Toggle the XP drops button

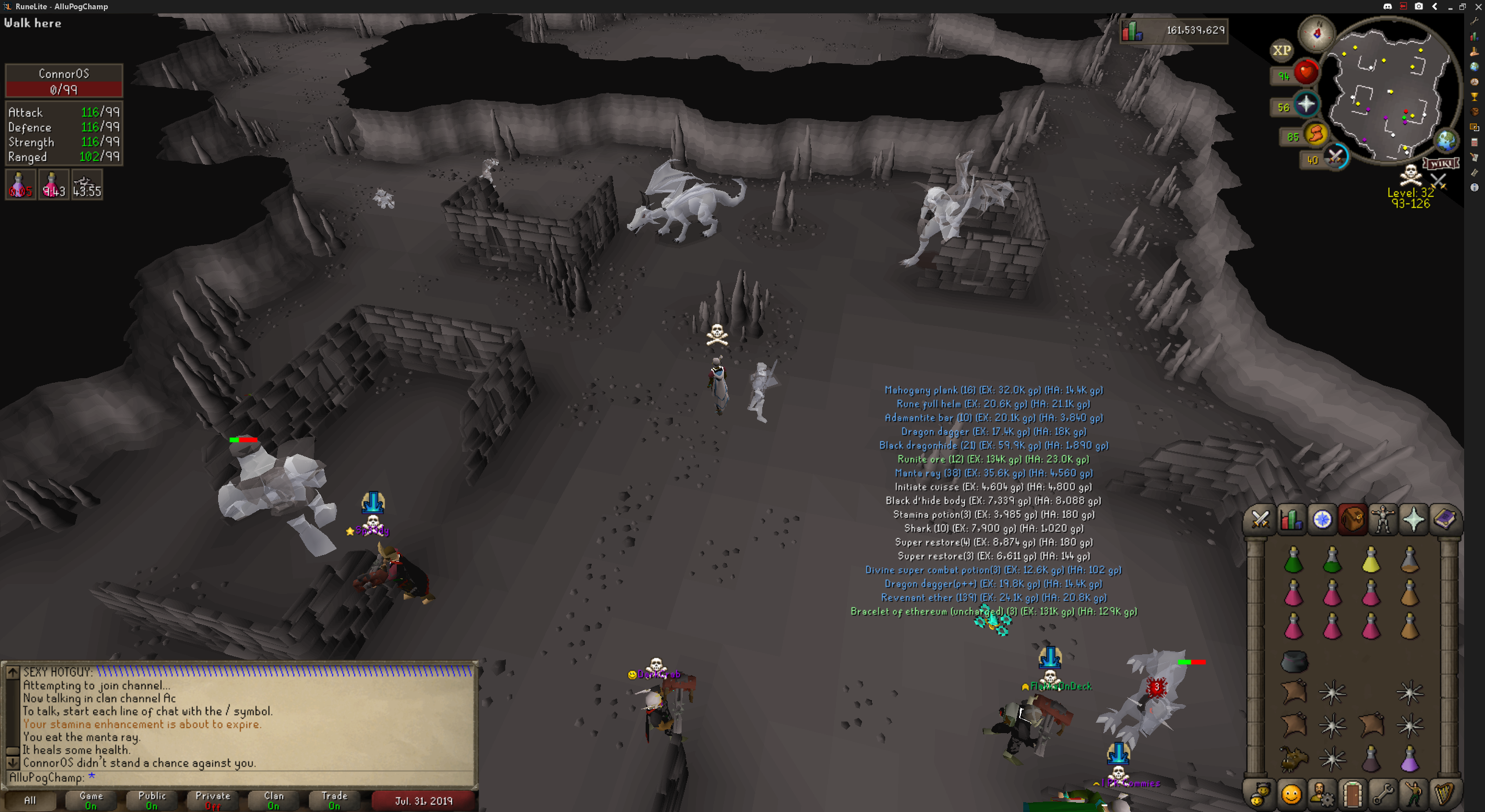tap(1281, 51)
